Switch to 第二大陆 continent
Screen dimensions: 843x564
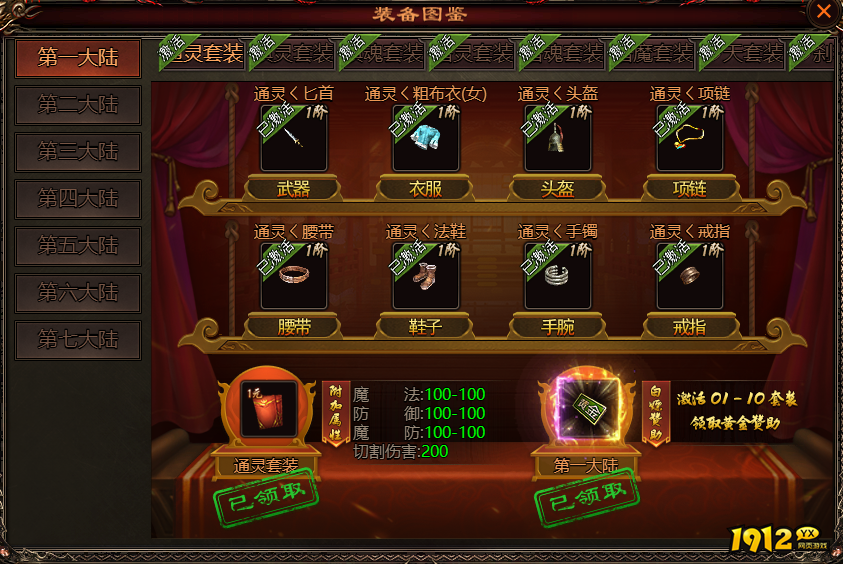[78, 104]
